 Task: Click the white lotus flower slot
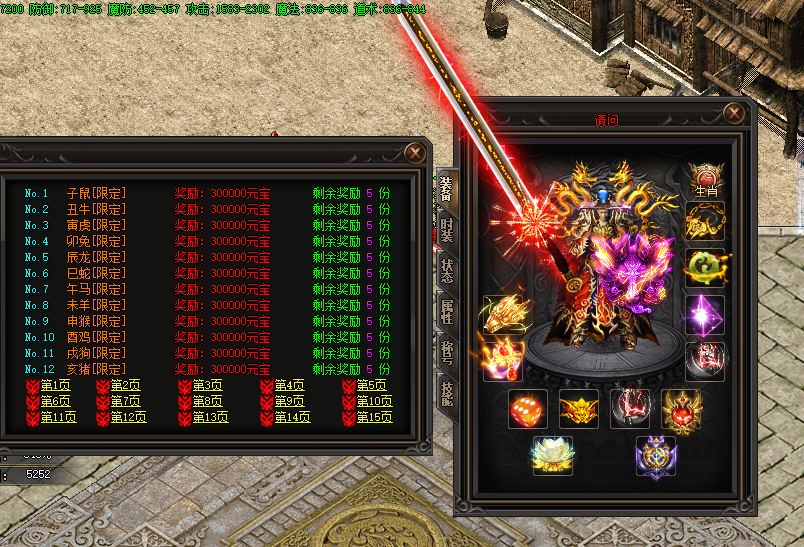[551, 455]
